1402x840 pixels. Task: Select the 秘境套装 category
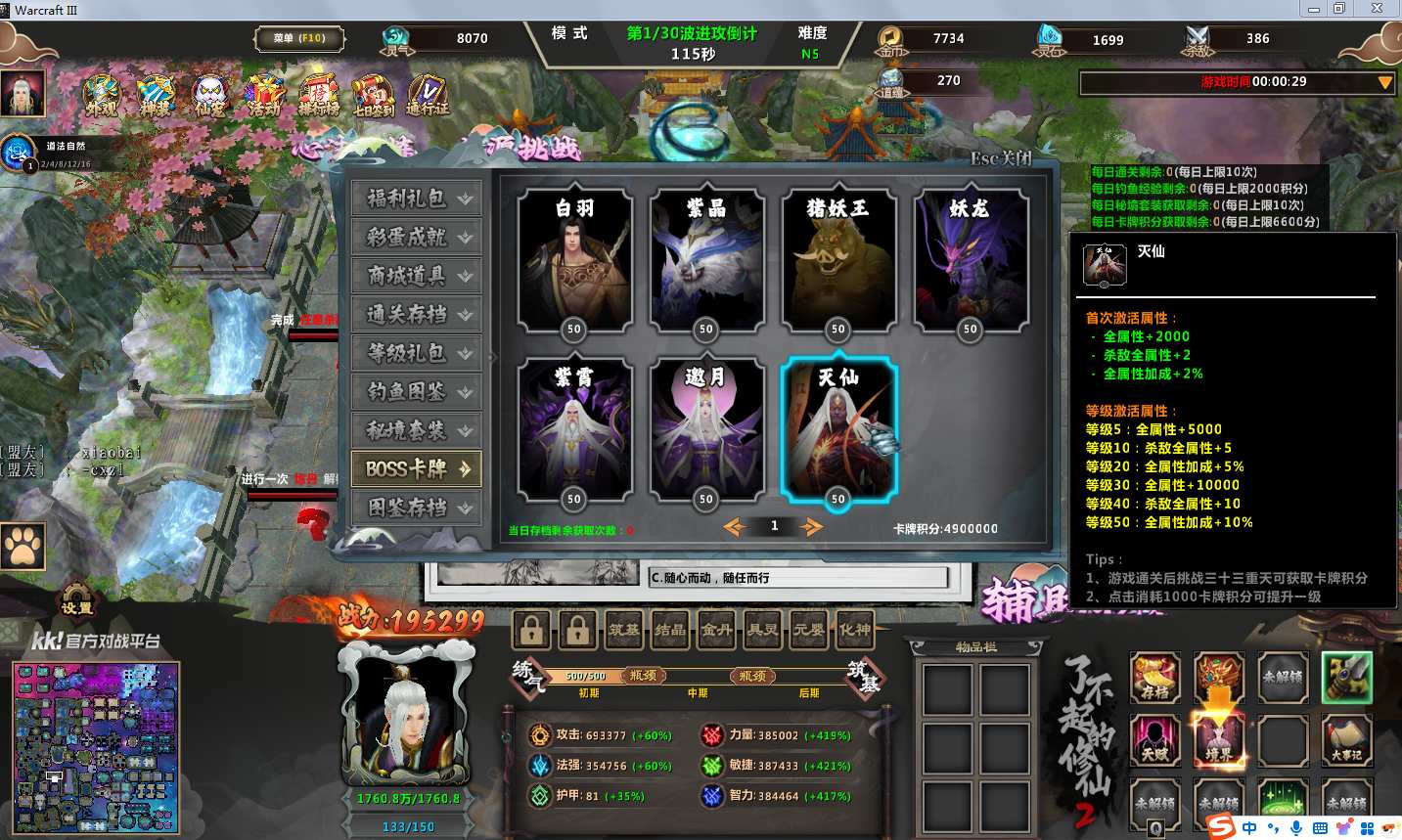(416, 430)
